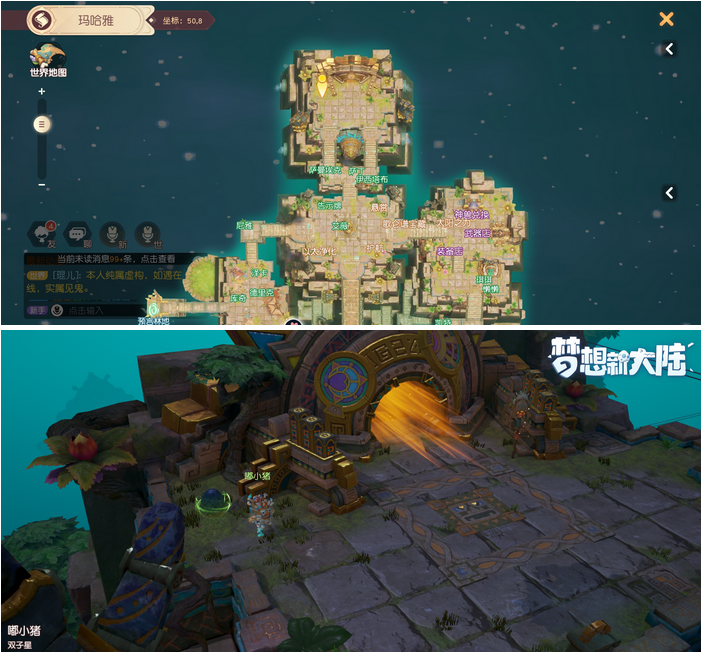Select the 告示牌 map marker
This screenshot has width=701, height=652.
click(x=328, y=206)
